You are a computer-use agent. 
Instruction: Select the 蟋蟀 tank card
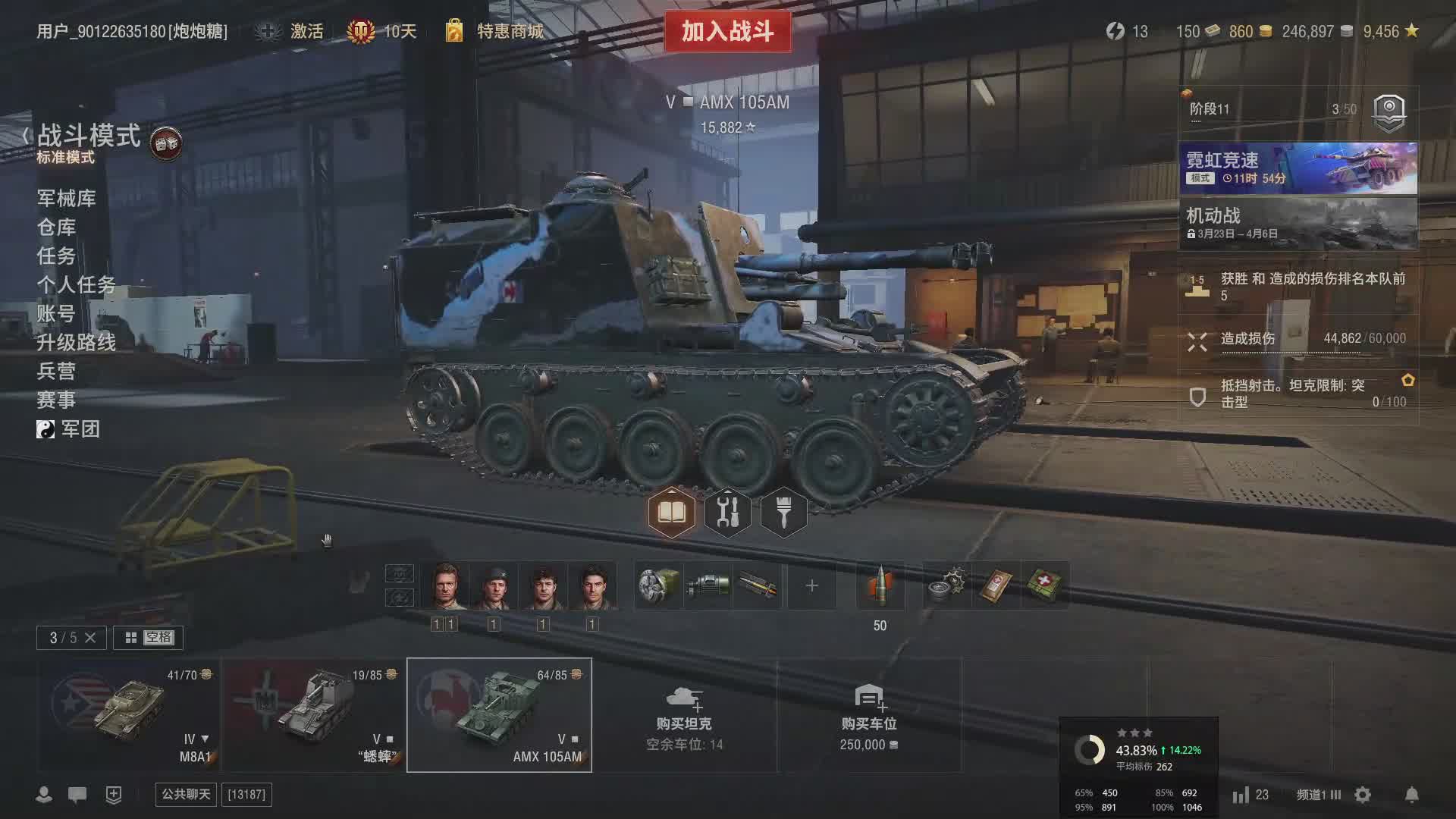[314, 715]
